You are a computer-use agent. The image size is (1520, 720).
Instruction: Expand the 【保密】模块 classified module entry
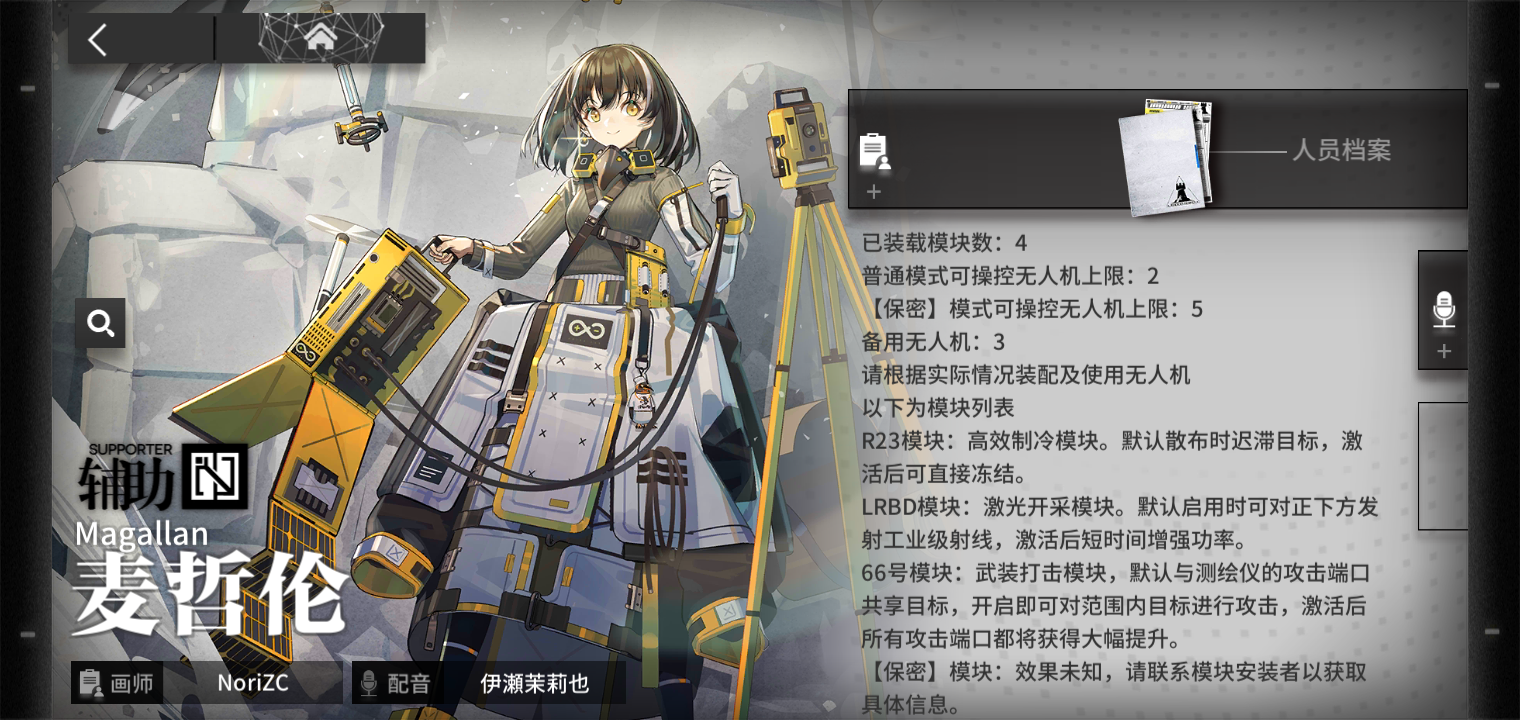(1100, 672)
